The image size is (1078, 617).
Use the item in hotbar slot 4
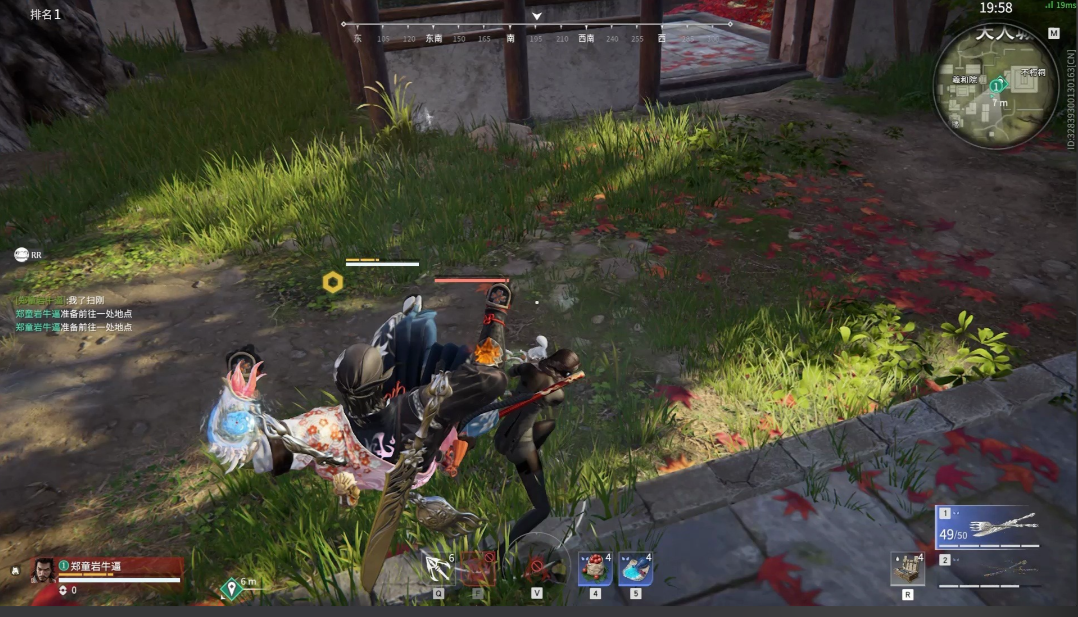[595, 570]
